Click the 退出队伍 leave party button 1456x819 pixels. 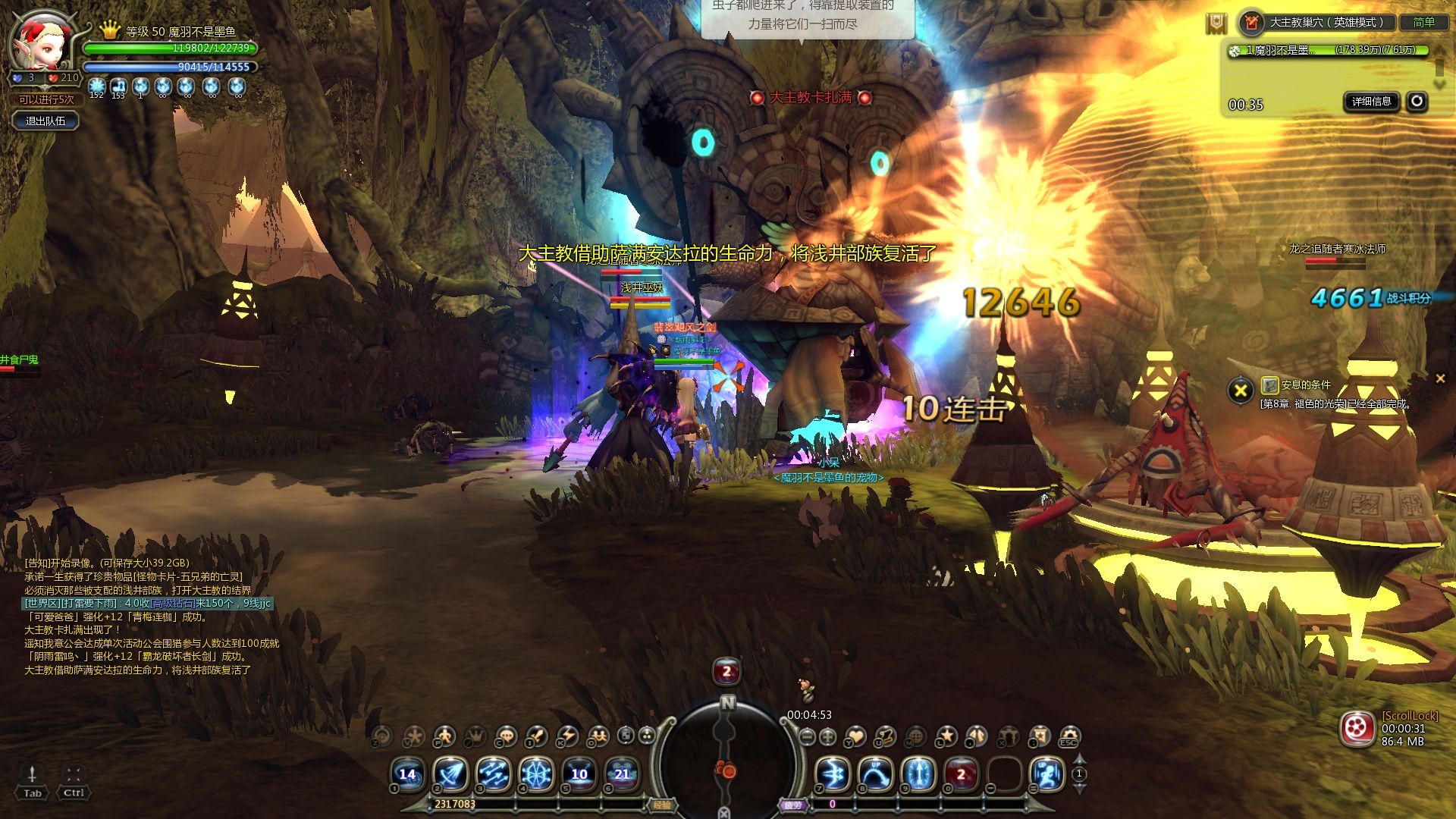[45, 121]
